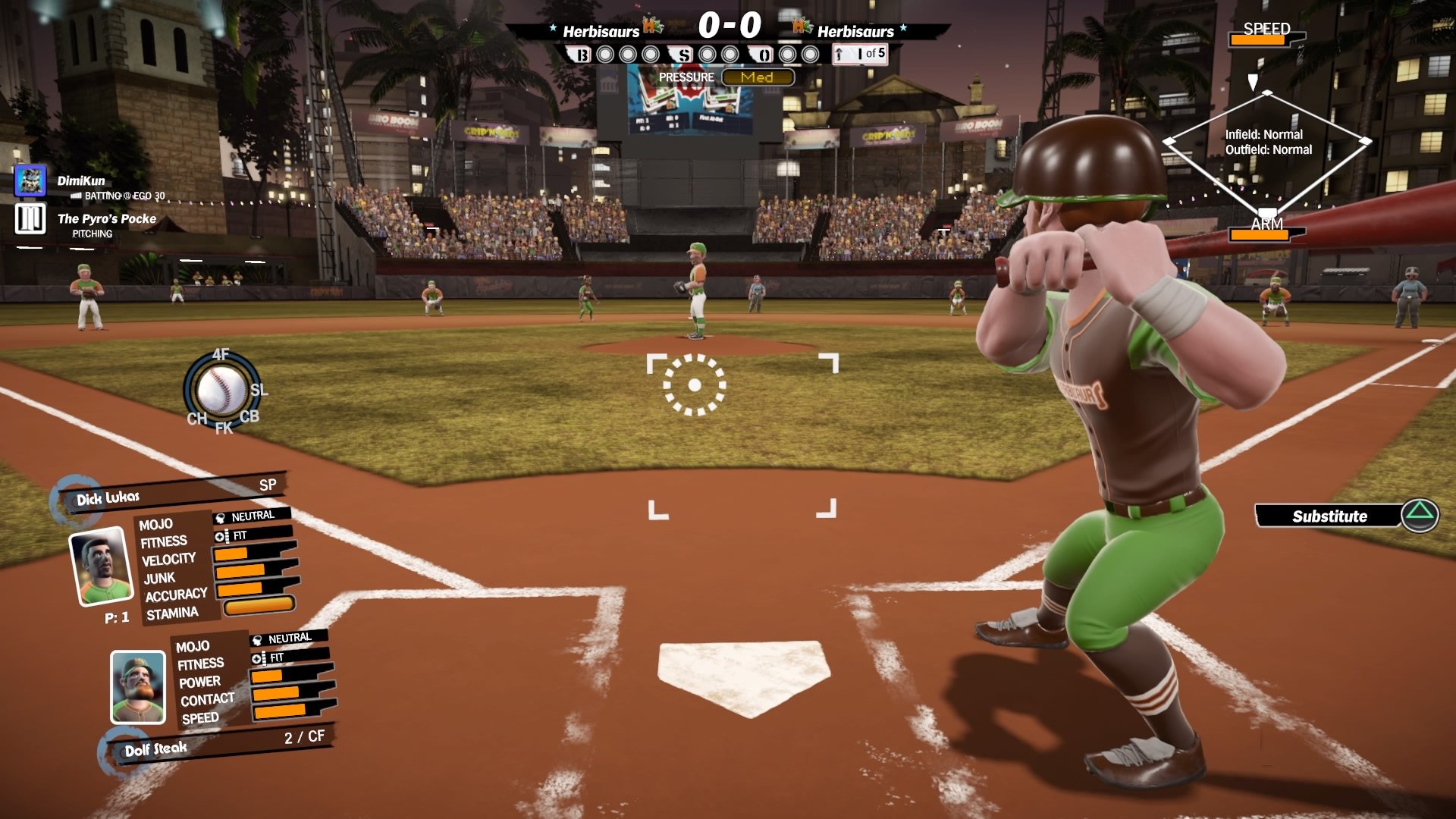1456x819 pixels.
Task: Toggle Infield positioning from Normal
Action: point(1266,133)
